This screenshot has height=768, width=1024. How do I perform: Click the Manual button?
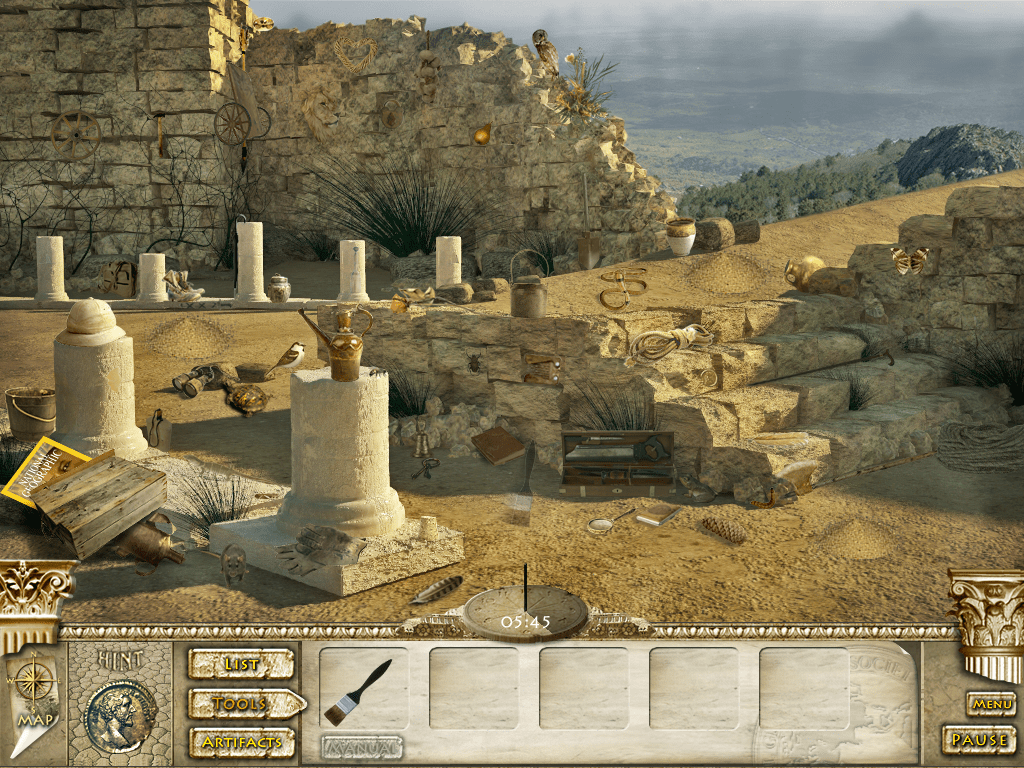[362, 747]
